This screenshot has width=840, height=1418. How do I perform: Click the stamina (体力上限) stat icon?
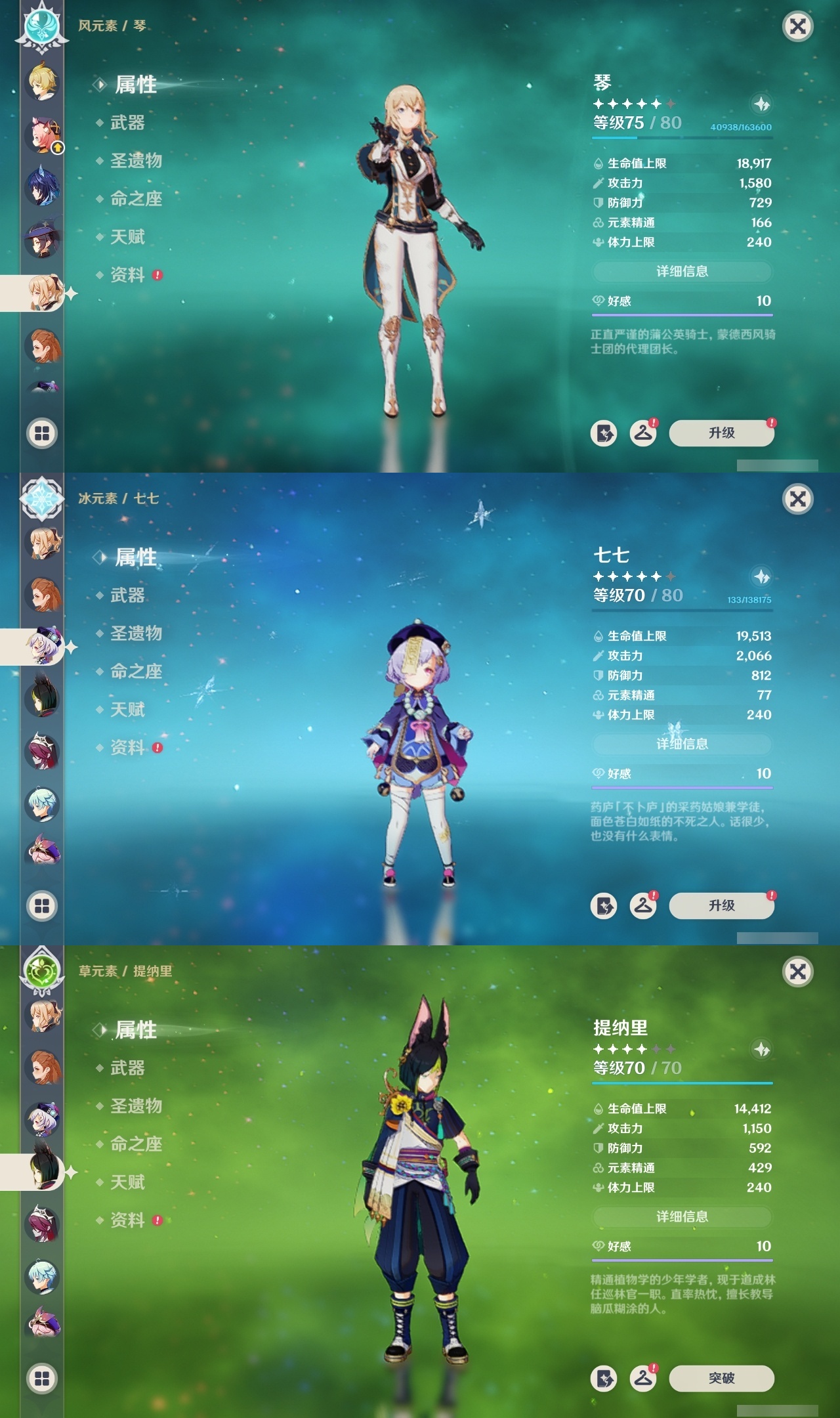pyautogui.click(x=598, y=242)
